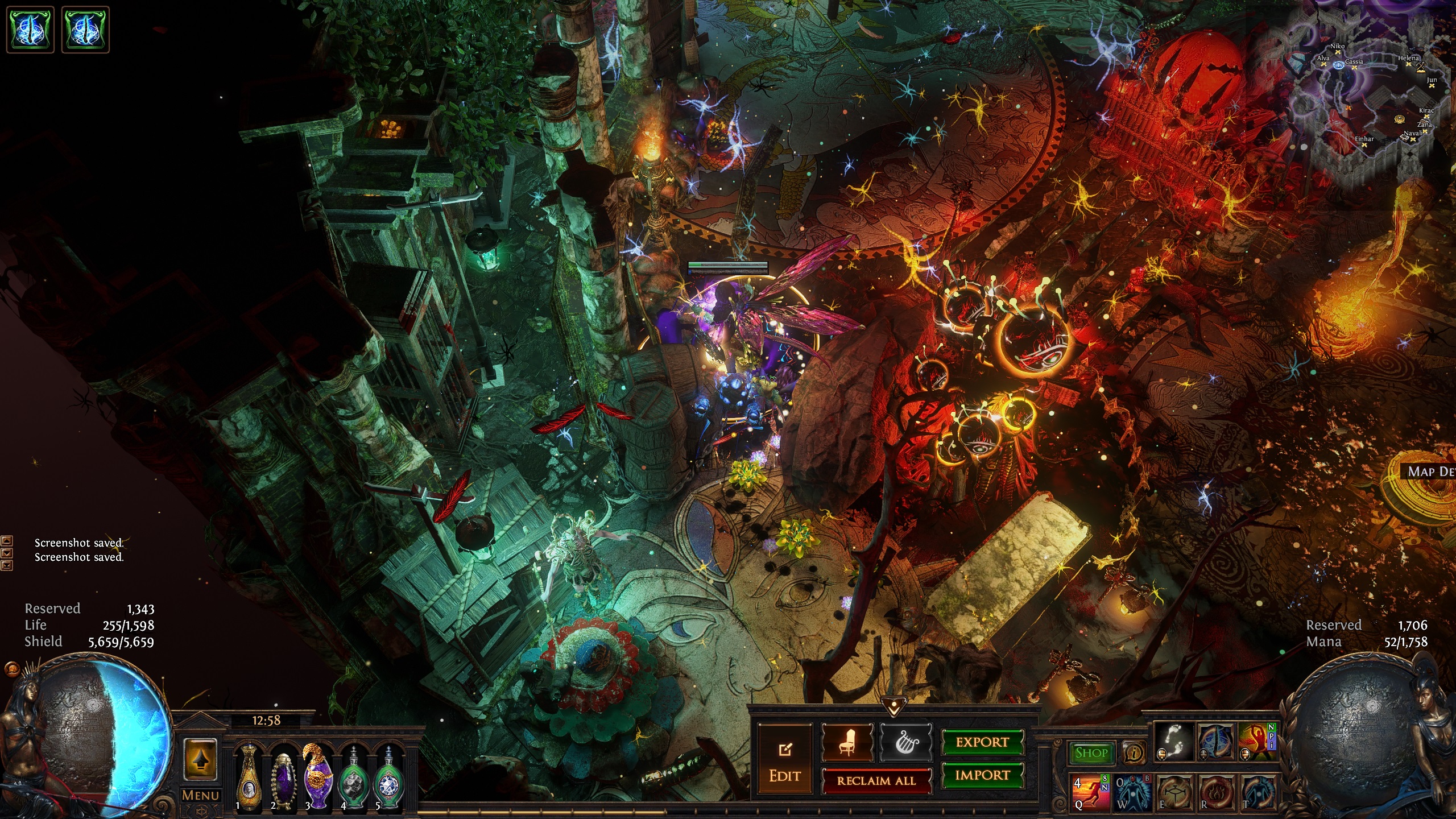Click the golden up-arrow level-up button
Viewport: 1456px width, 819px height.
coord(200,759)
